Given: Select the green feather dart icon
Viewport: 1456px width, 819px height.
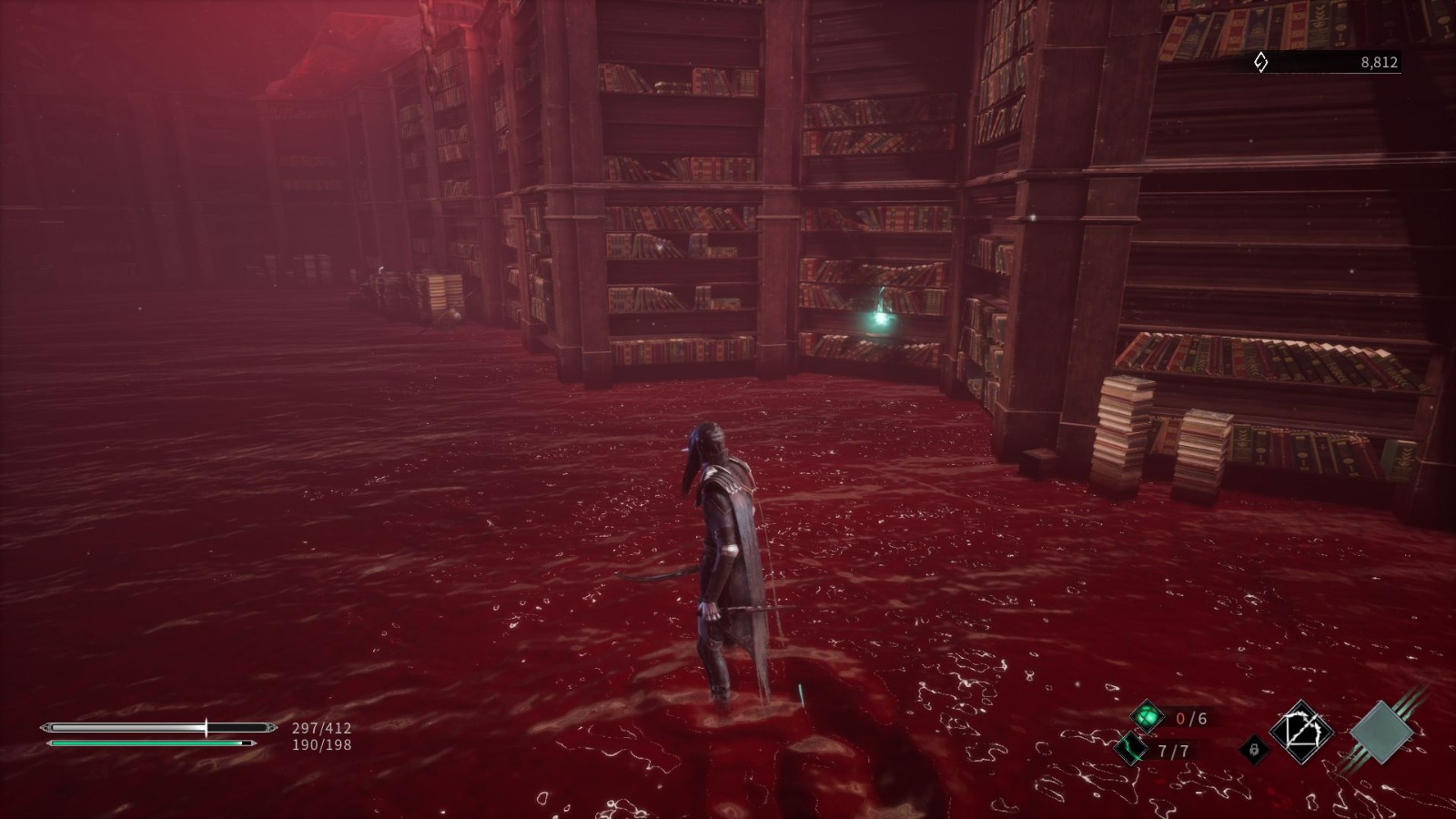Looking at the screenshot, I should [1131, 750].
